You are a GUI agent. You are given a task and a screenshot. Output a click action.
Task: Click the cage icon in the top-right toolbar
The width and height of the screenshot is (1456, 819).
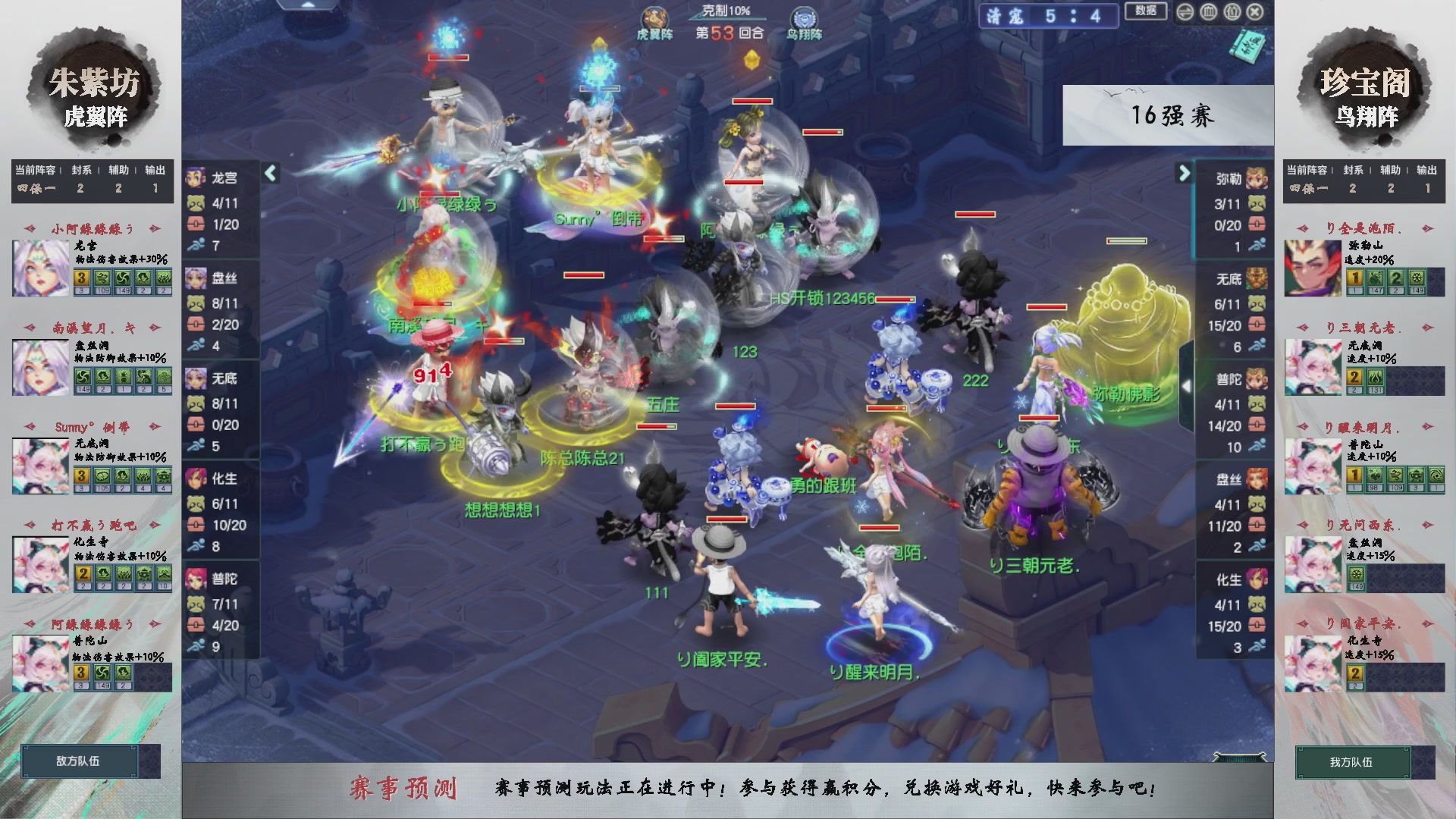pyautogui.click(x=1207, y=11)
